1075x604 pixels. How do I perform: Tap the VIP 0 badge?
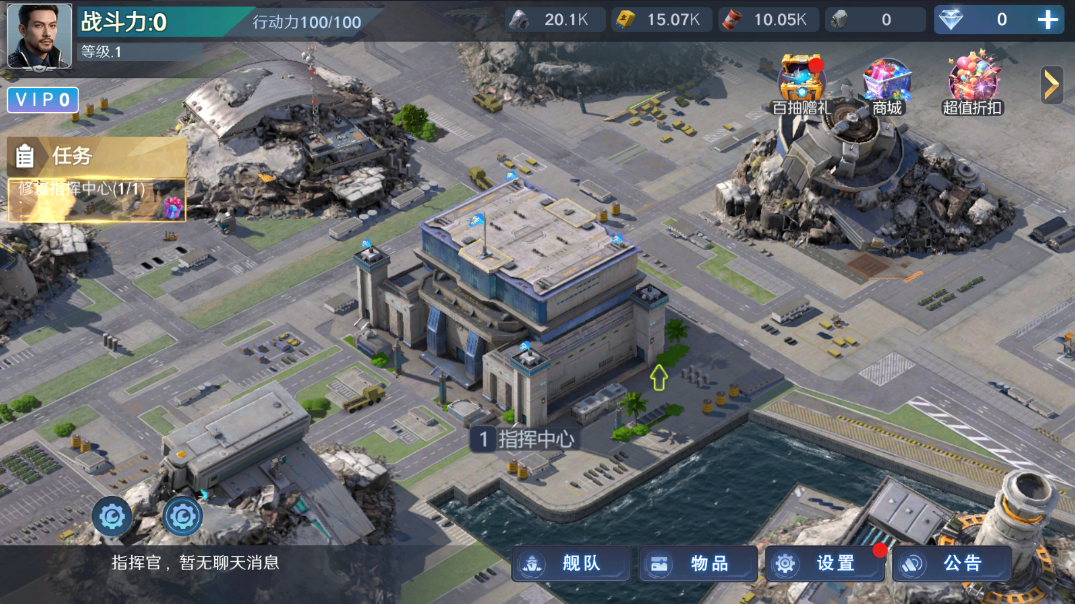tap(43, 99)
